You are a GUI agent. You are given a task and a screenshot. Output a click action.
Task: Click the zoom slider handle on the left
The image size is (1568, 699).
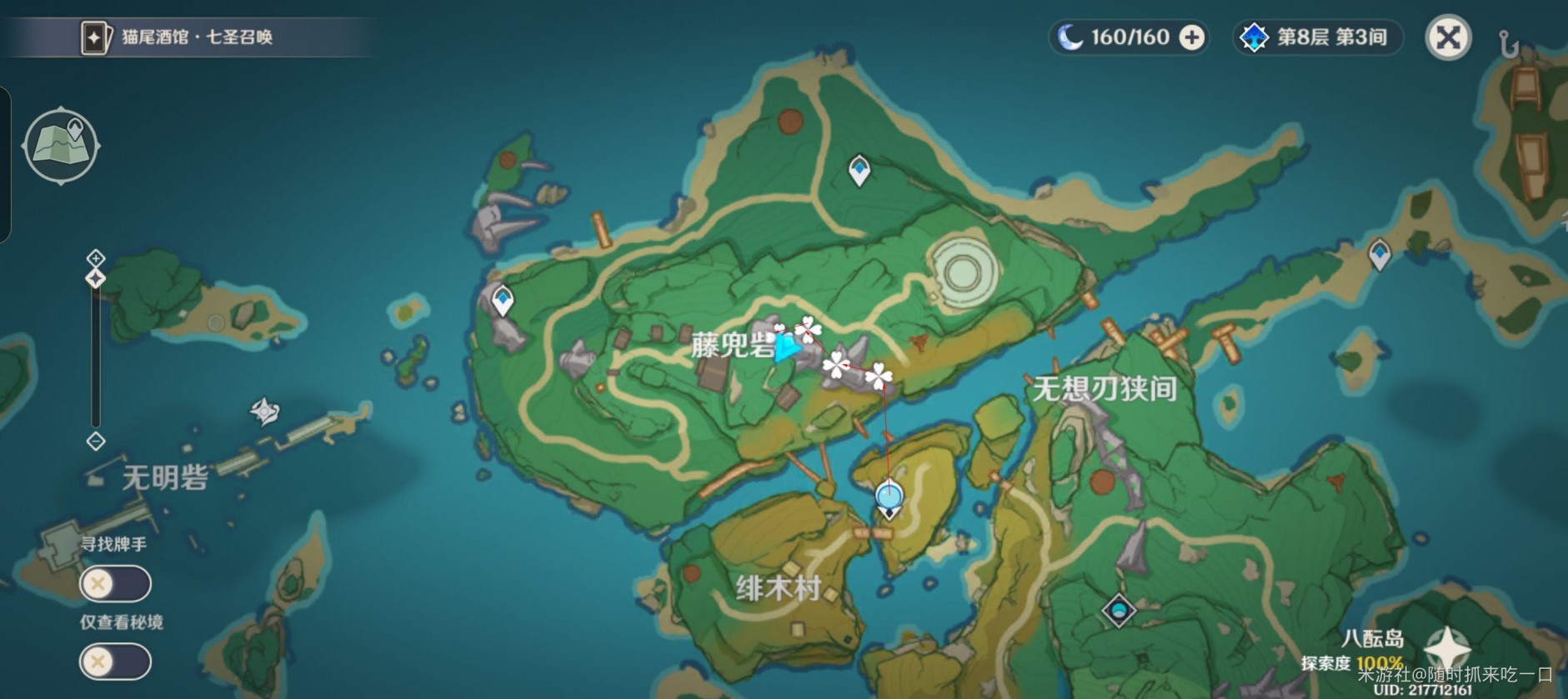[x=94, y=277]
